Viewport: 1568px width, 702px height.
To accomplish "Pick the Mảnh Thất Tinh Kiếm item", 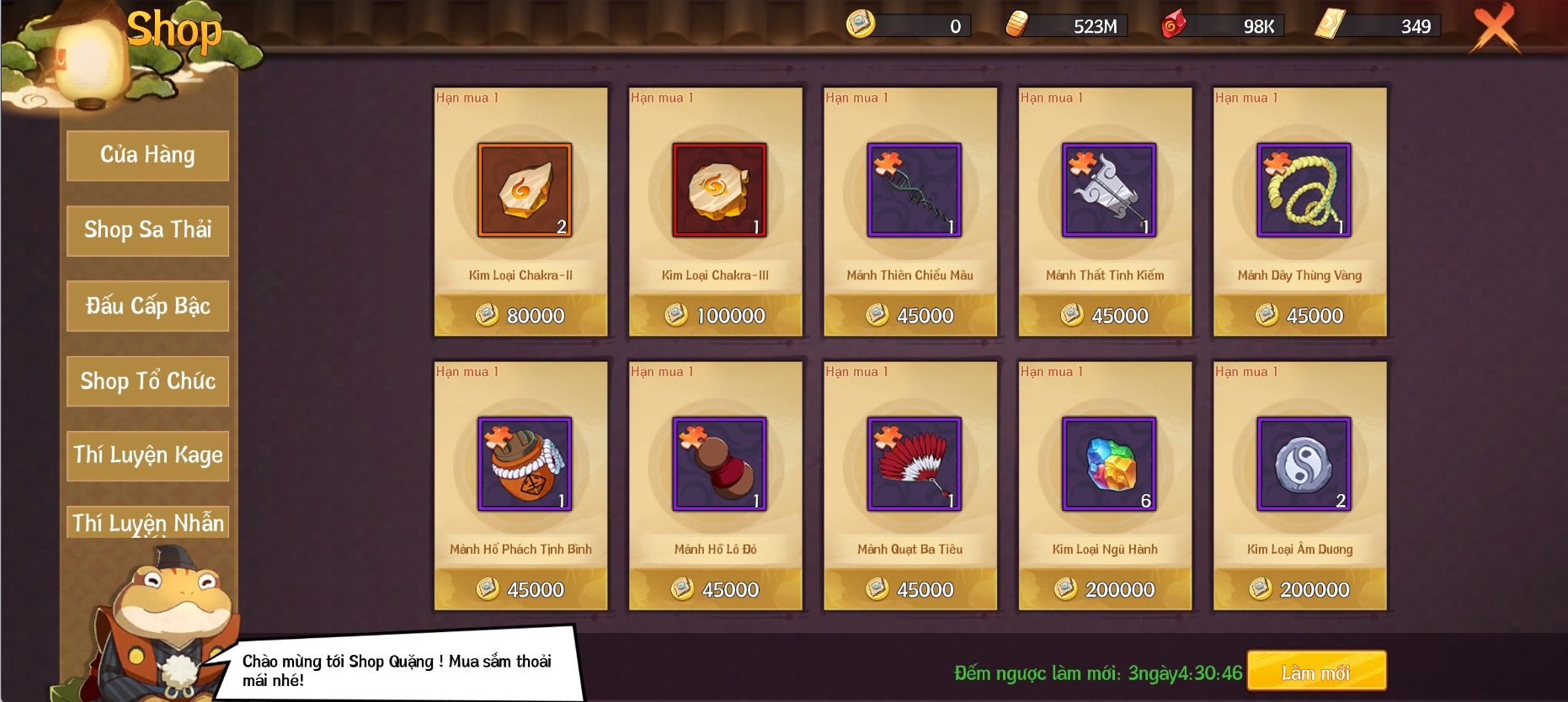I will [x=1108, y=190].
